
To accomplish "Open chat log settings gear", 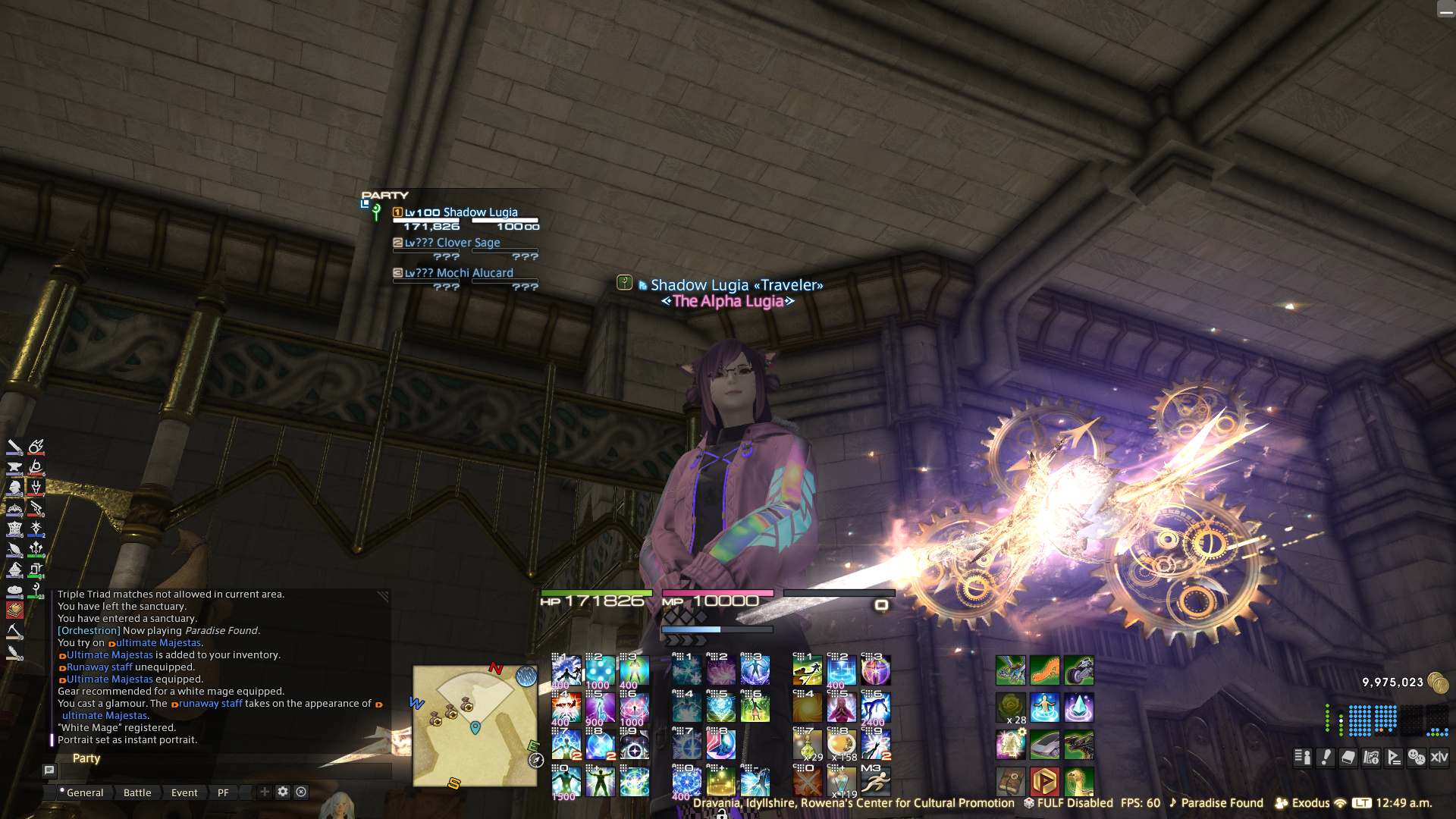I will click(283, 792).
